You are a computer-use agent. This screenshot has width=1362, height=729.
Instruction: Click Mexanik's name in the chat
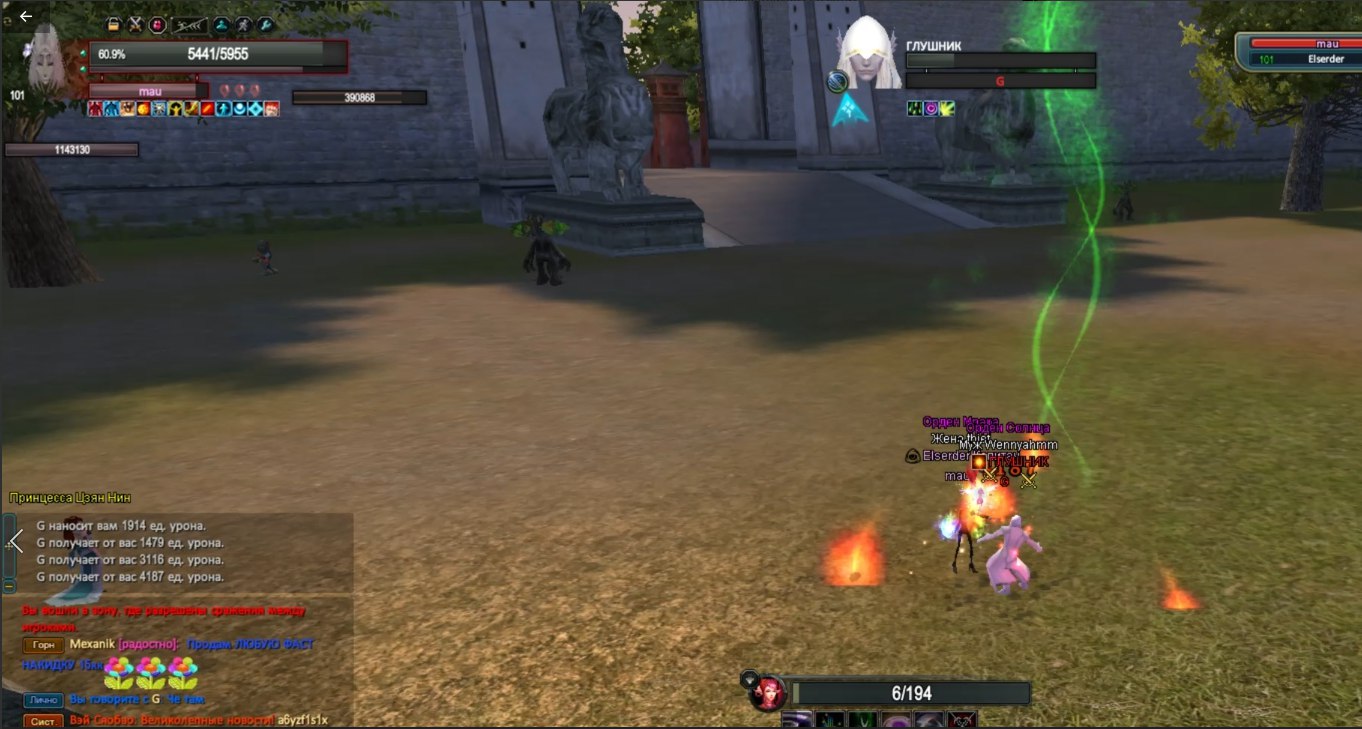pos(92,645)
